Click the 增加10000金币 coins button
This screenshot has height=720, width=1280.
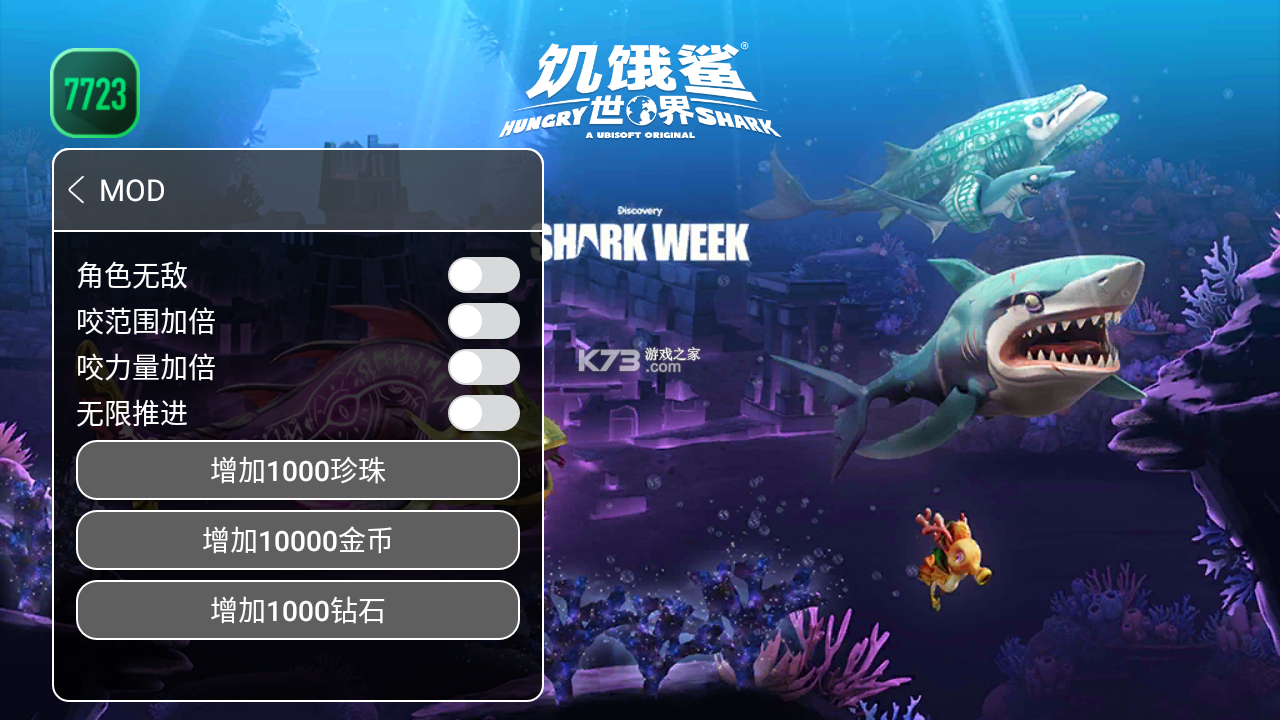(297, 540)
